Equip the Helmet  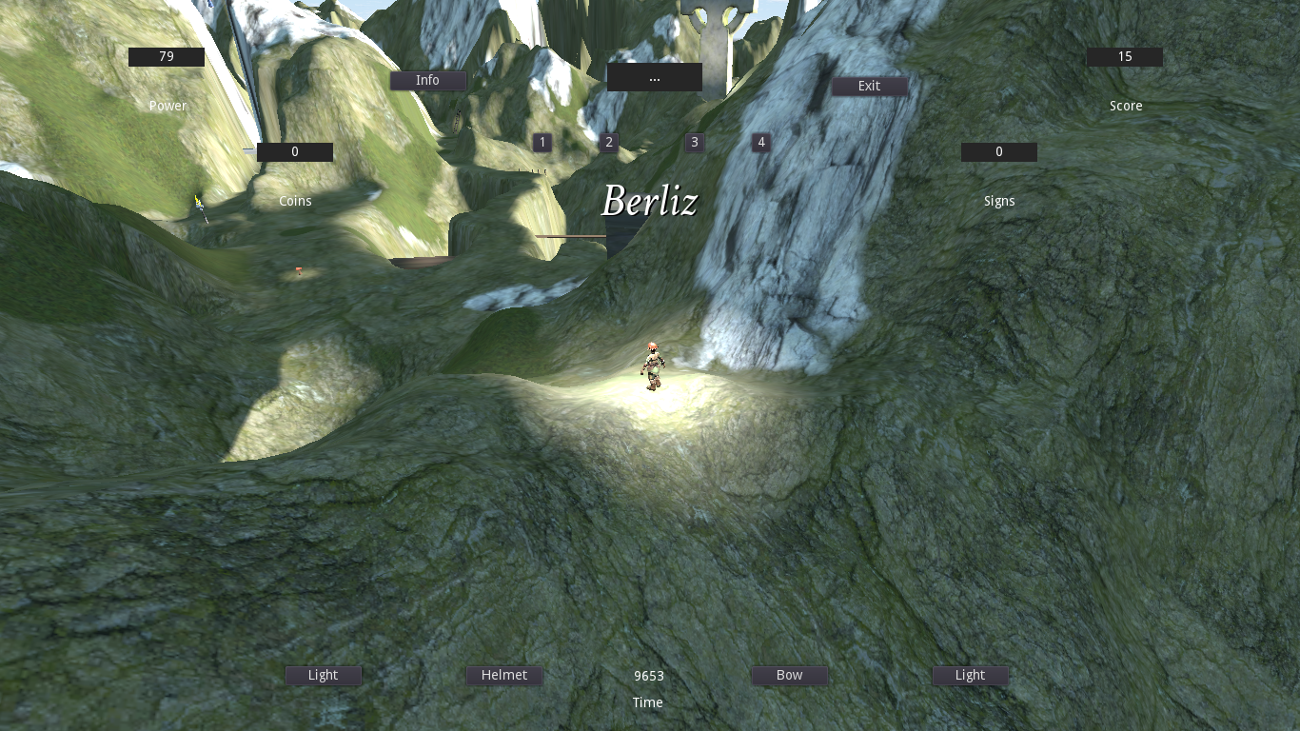coord(504,675)
